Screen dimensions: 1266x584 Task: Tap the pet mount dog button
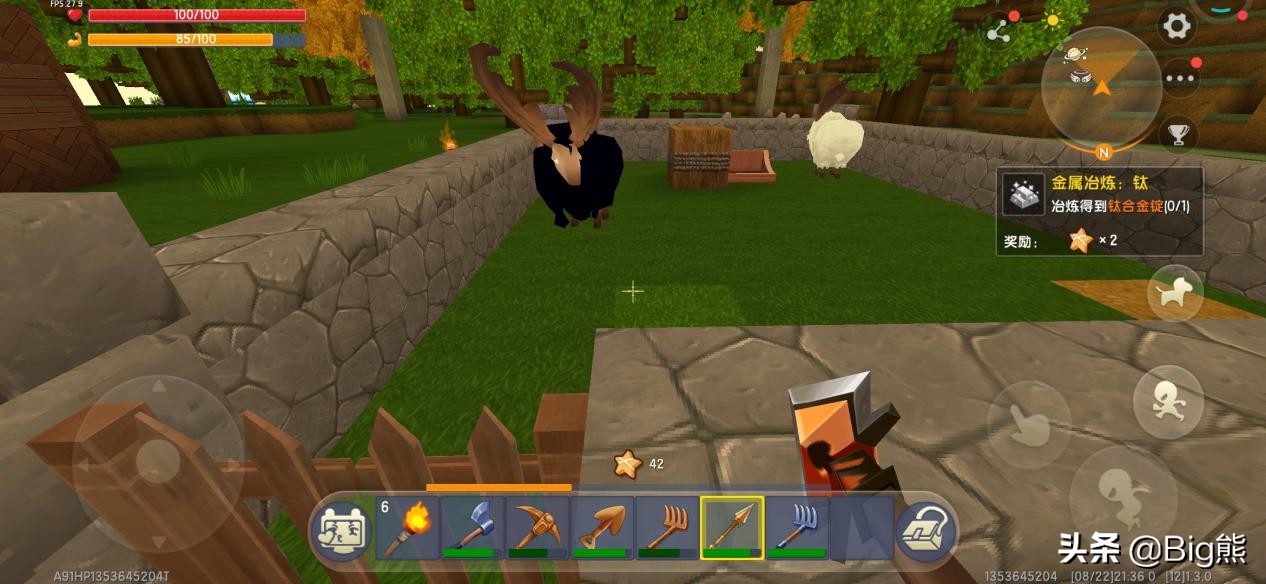click(x=1175, y=293)
